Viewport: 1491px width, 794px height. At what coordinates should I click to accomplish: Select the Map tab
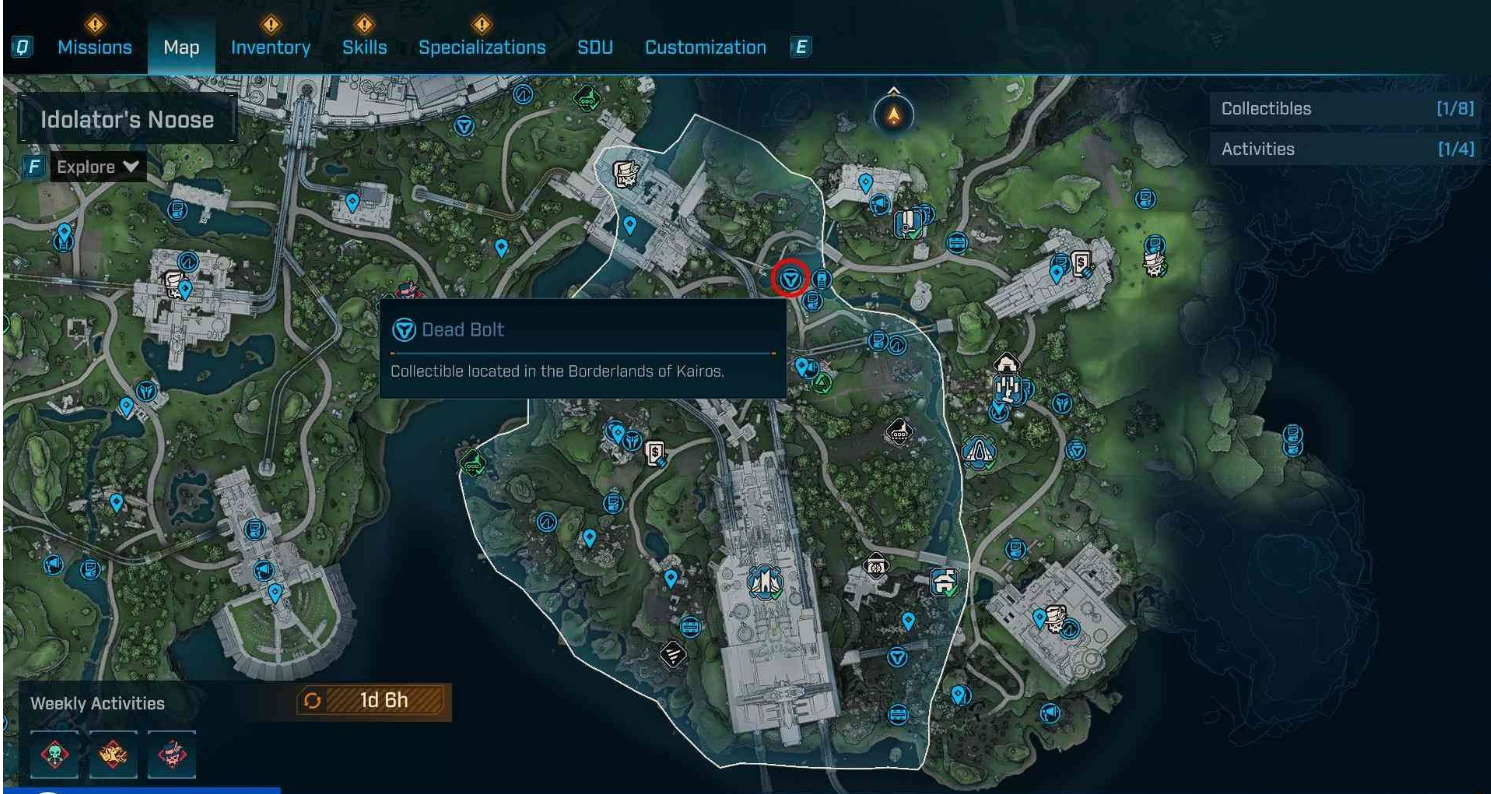181,47
